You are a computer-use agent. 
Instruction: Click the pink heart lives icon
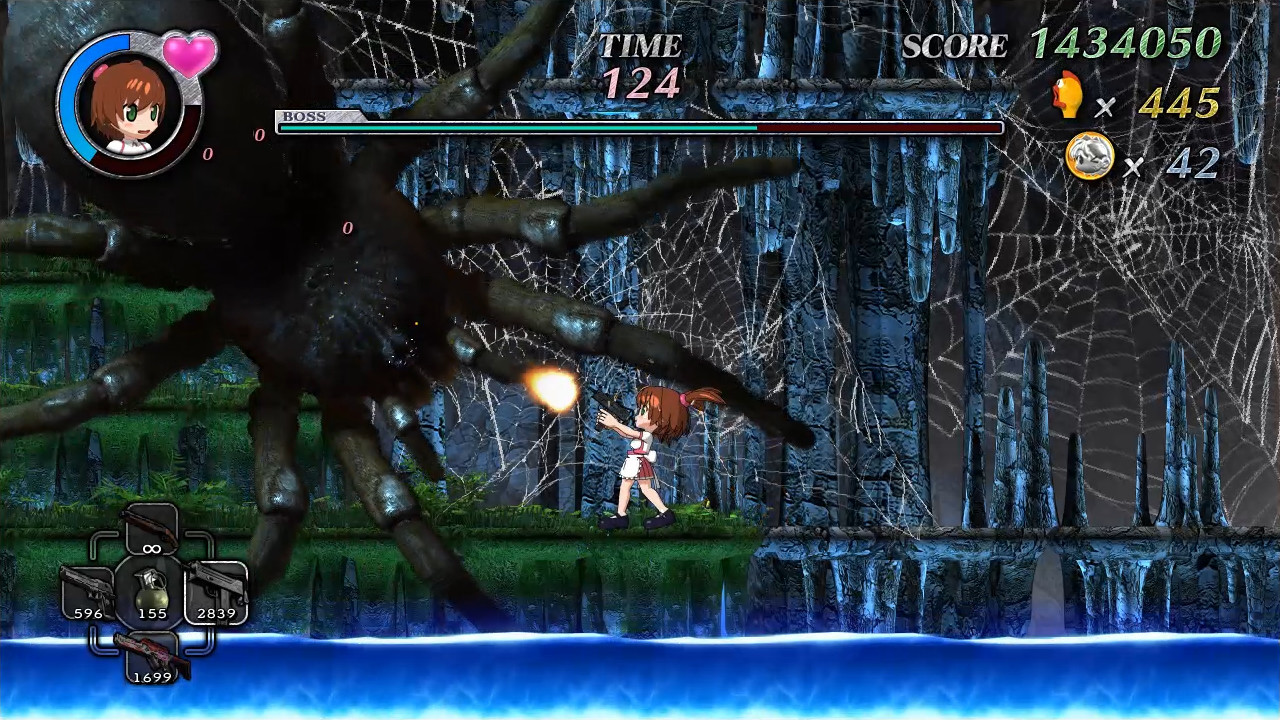pyautogui.click(x=189, y=53)
